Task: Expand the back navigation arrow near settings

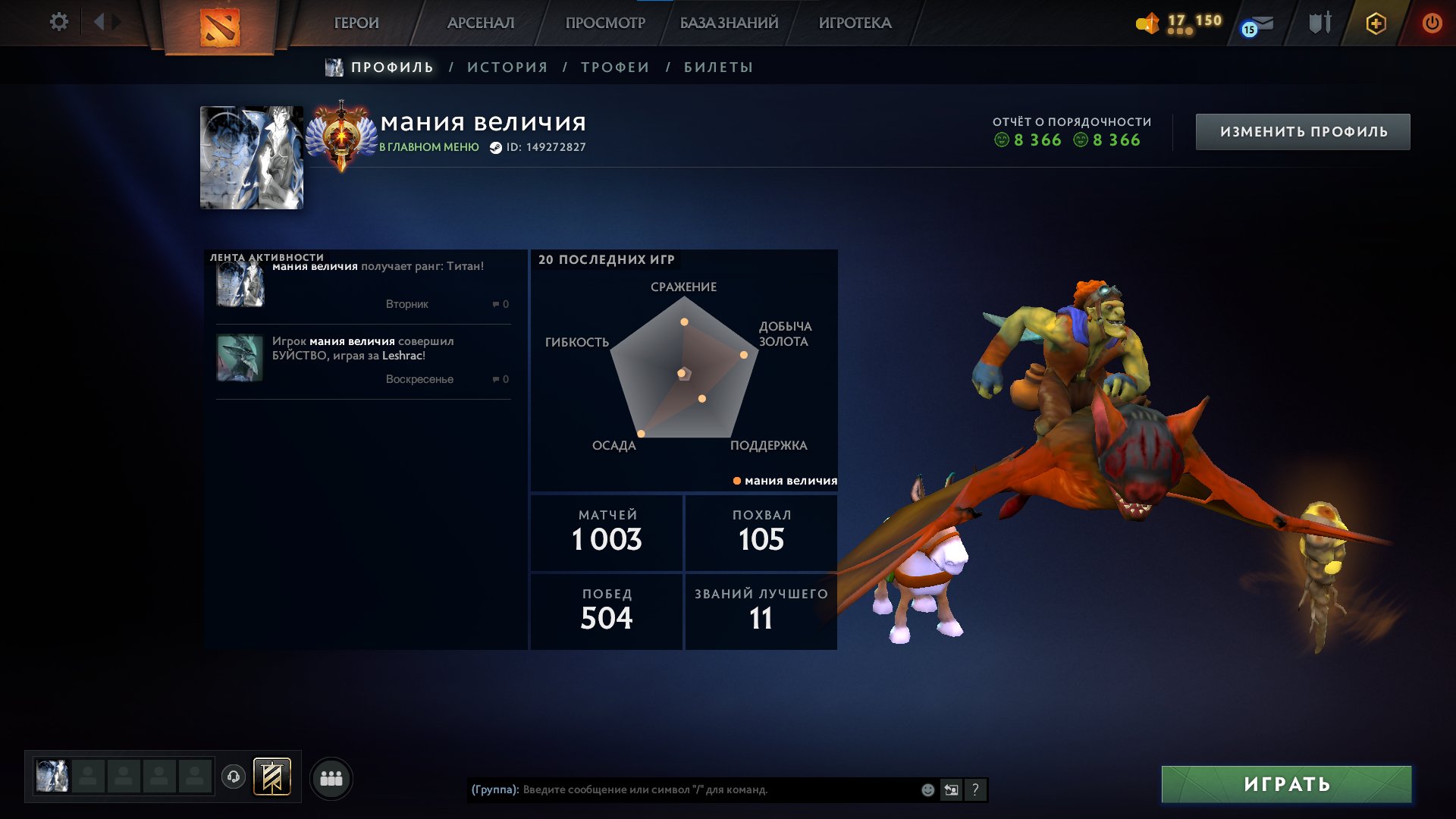Action: [97, 22]
